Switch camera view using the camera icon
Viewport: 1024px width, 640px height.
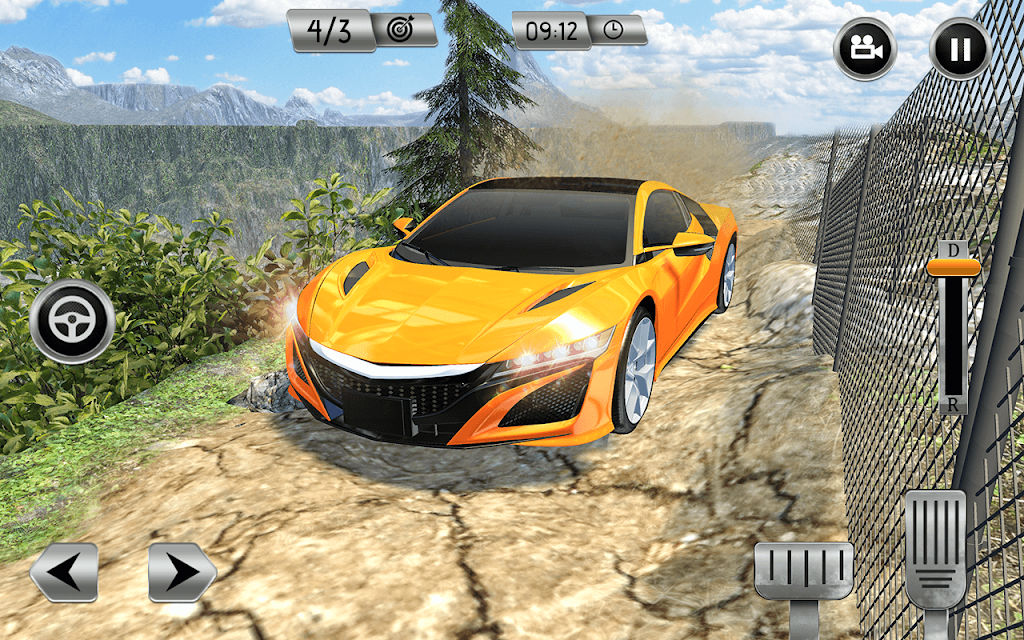coord(865,49)
